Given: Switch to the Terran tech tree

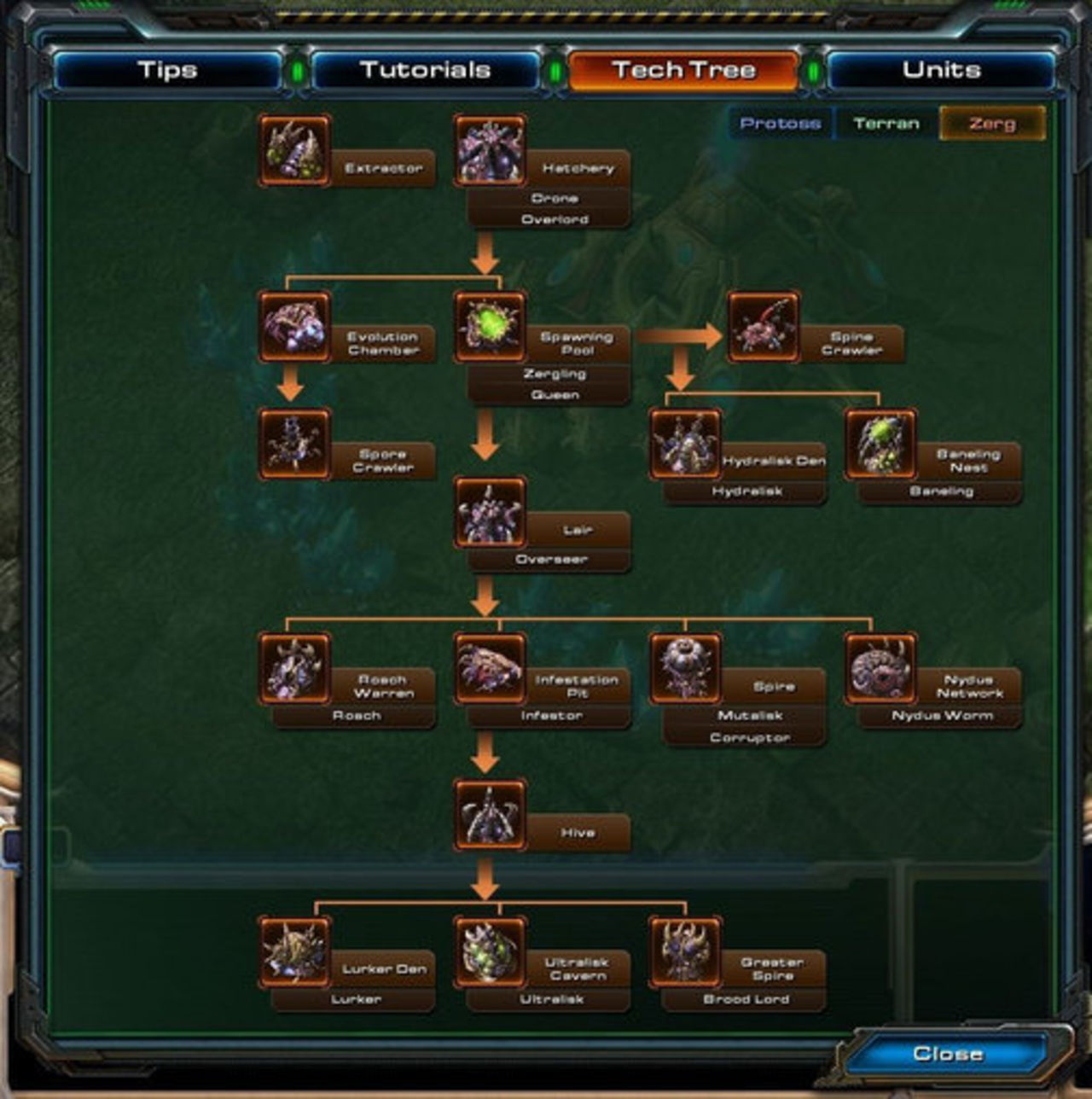Looking at the screenshot, I should point(885,123).
